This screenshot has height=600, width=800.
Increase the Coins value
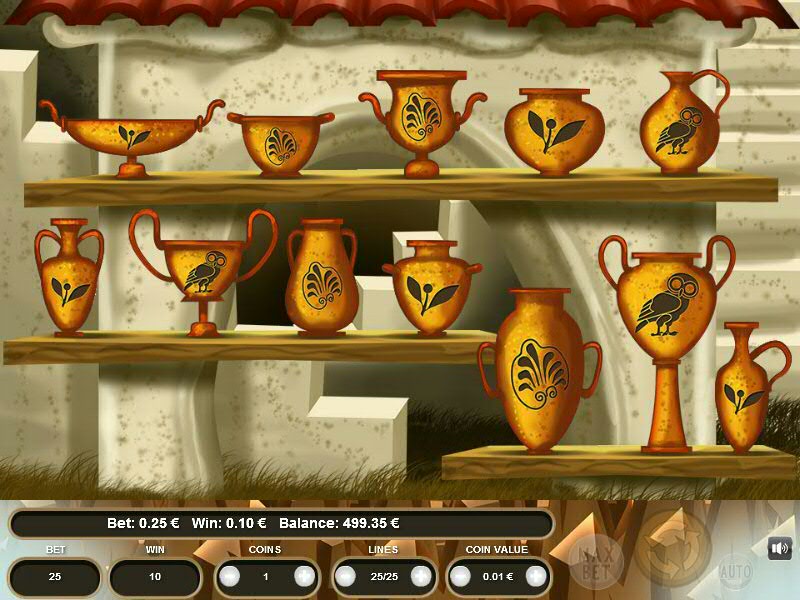pyautogui.click(x=304, y=576)
